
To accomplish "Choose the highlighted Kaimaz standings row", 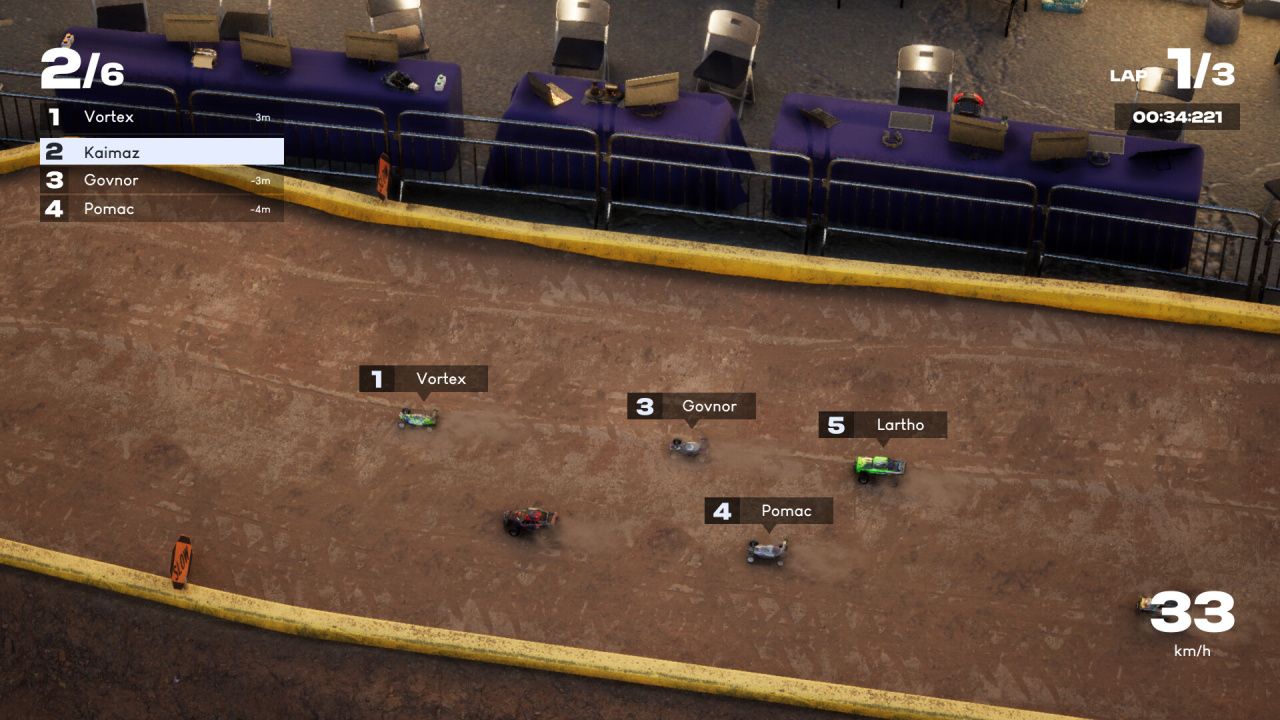I will point(161,152).
